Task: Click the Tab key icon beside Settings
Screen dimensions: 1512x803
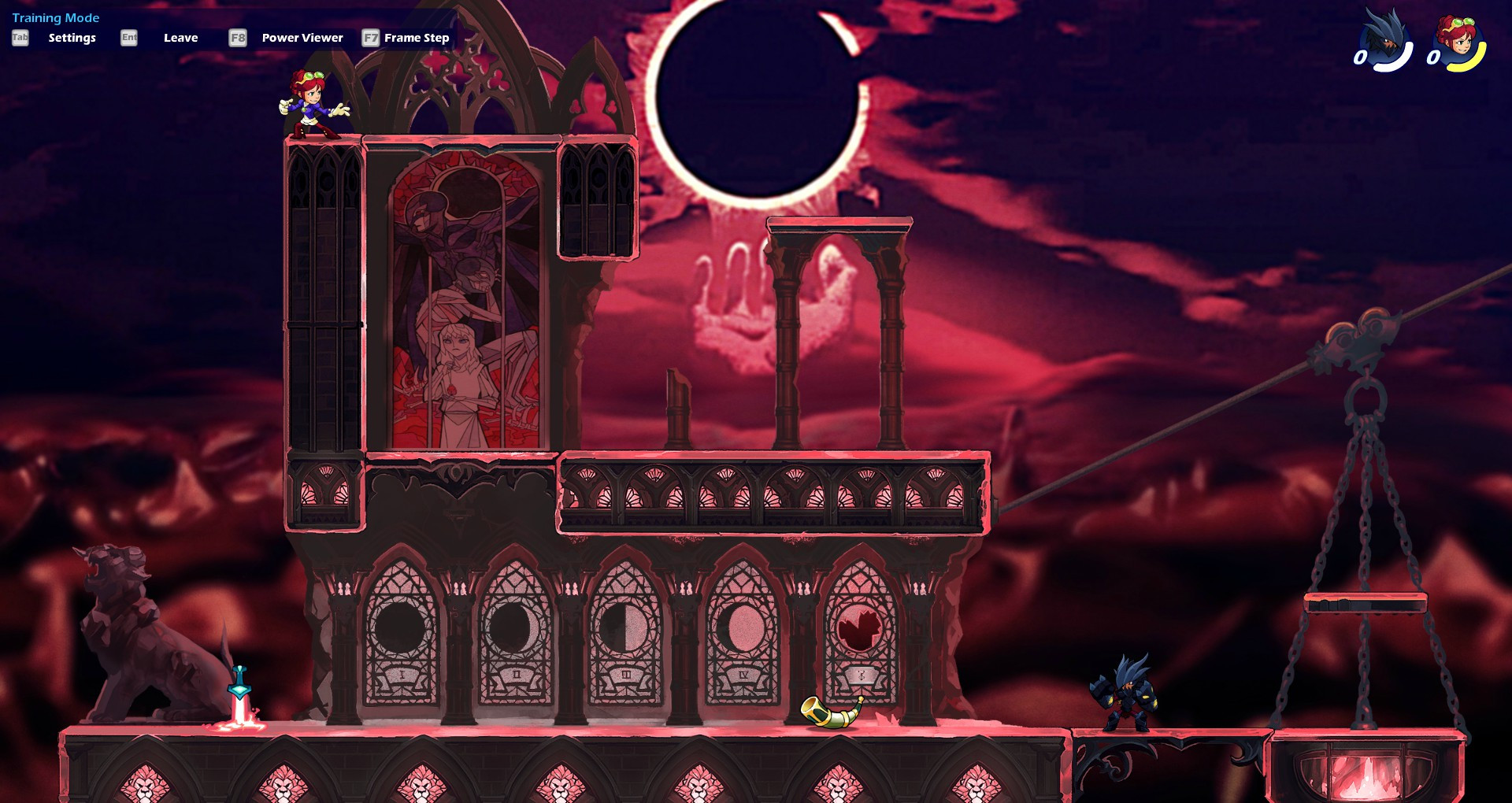Action: [19, 36]
